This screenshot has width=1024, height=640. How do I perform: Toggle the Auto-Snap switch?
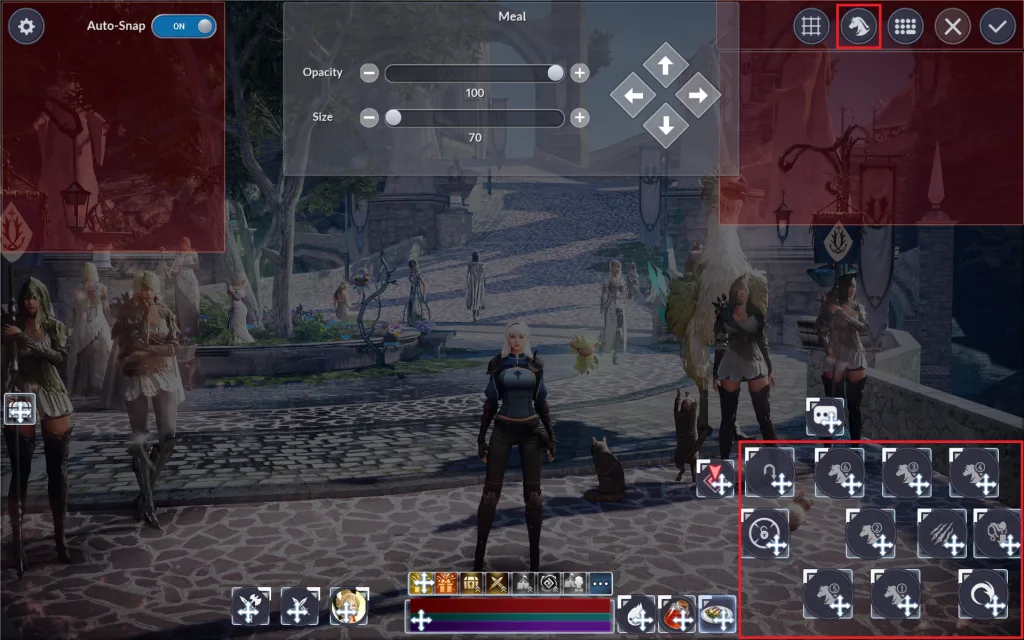click(x=184, y=26)
